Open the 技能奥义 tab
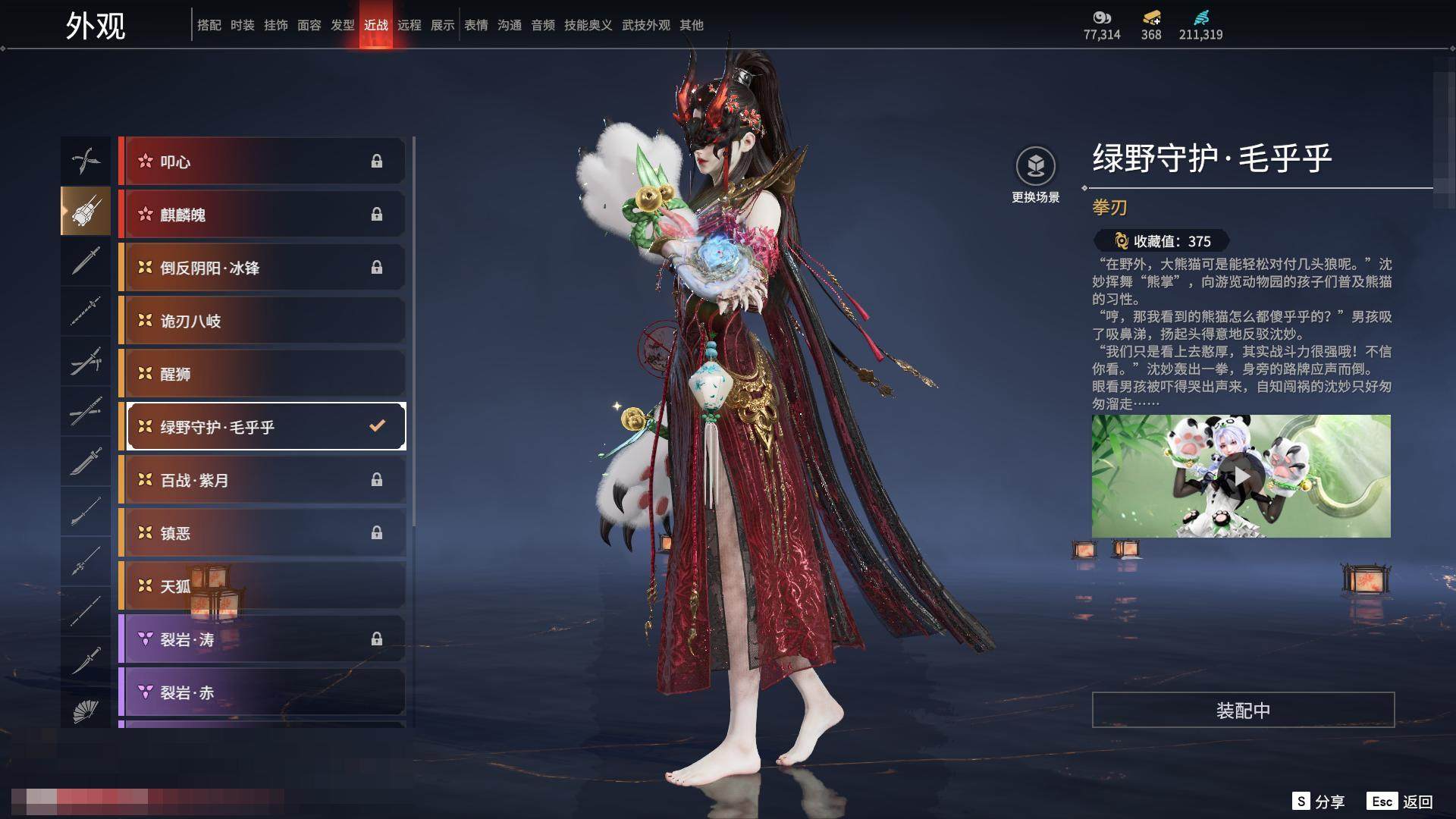The image size is (1456, 819). (x=588, y=25)
